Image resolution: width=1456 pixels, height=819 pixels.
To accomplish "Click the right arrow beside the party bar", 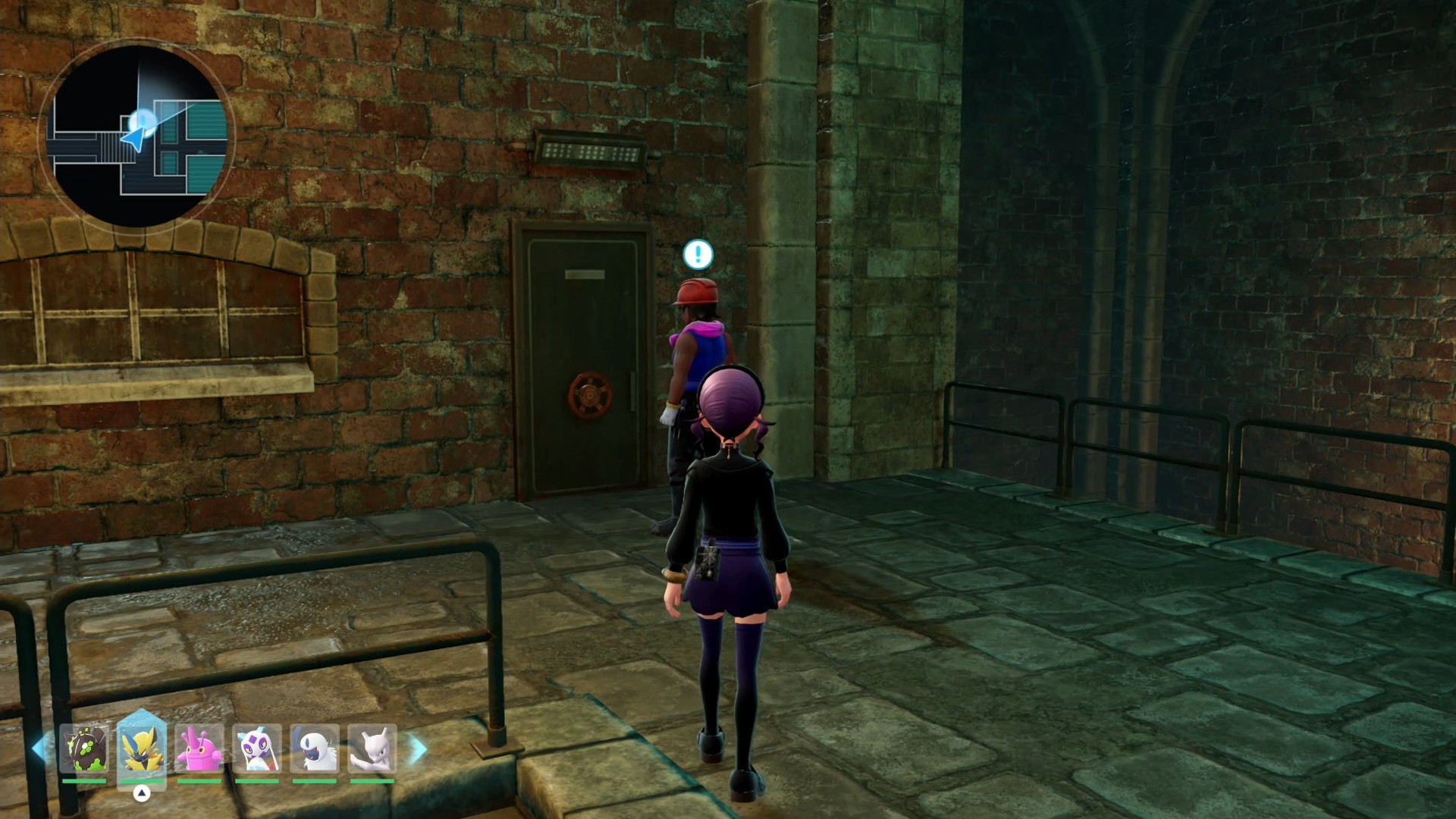I will coord(419,749).
